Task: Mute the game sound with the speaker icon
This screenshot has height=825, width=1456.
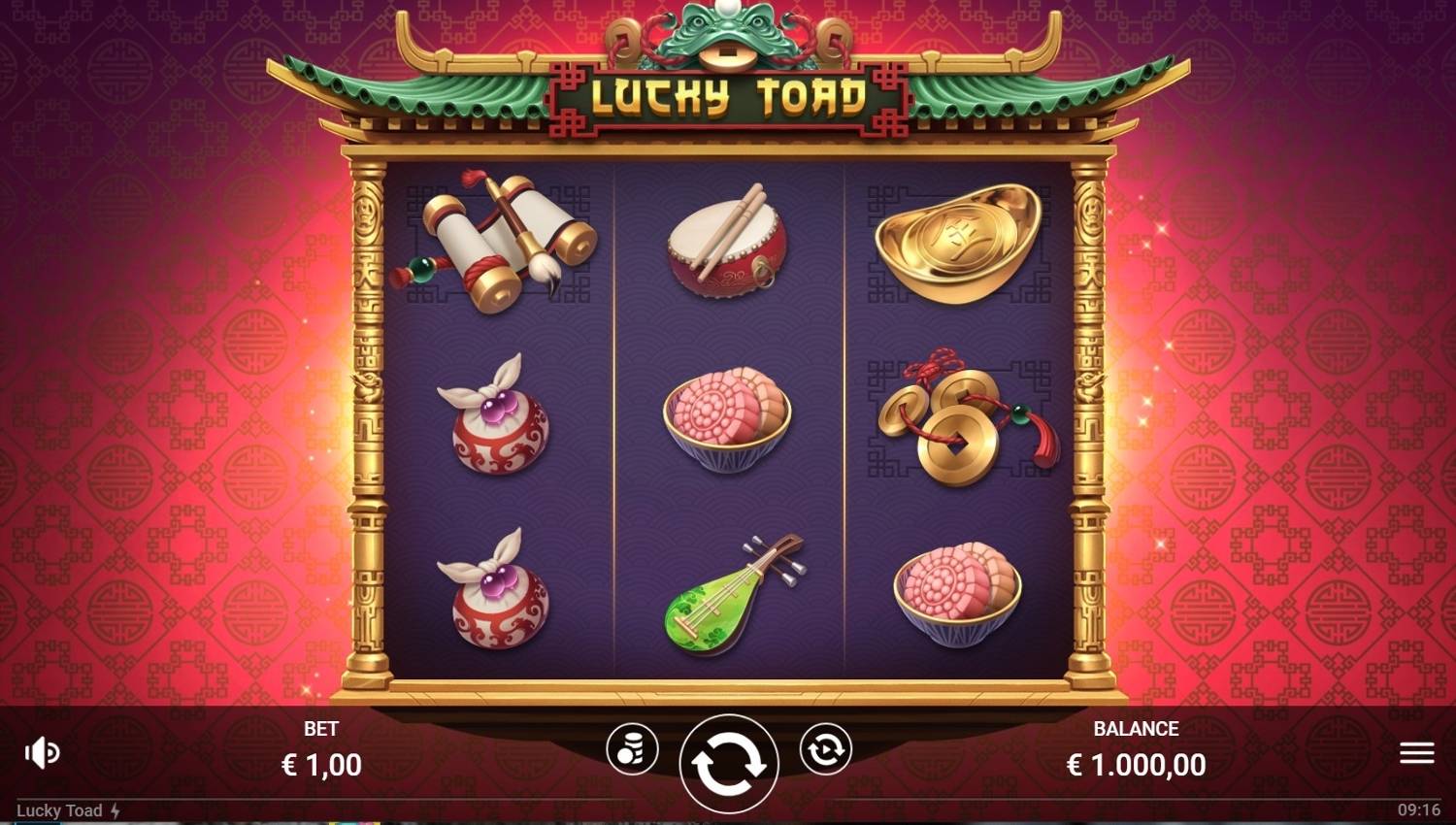Action: [41, 750]
